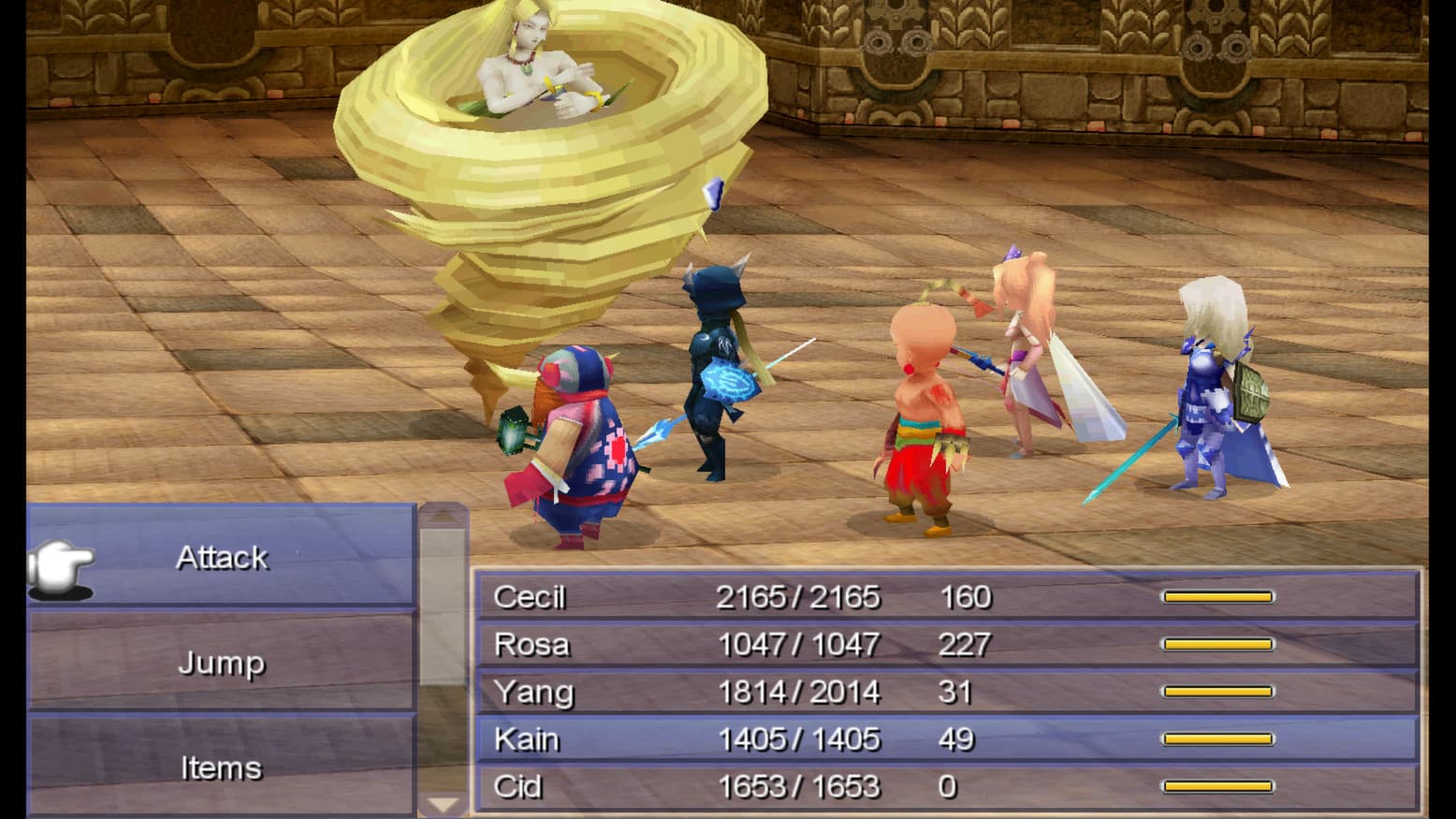Screen dimensions: 1456x819
Task: Click Cecil's yellow ATB gauge
Action: pos(1216,596)
